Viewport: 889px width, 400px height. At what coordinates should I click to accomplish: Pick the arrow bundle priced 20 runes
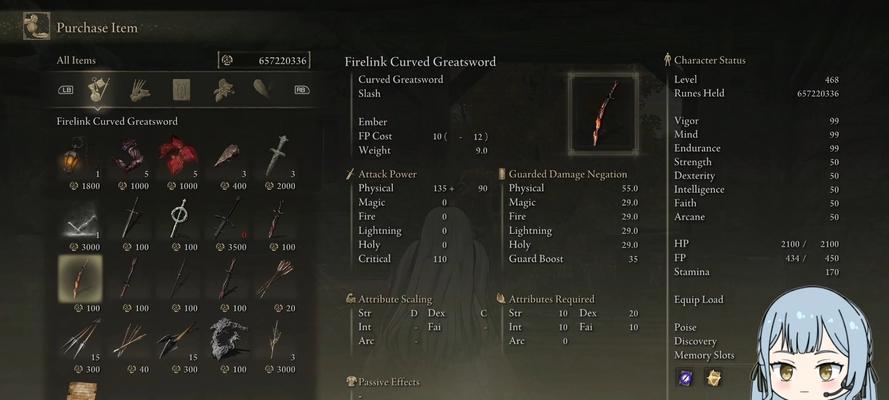coord(277,279)
